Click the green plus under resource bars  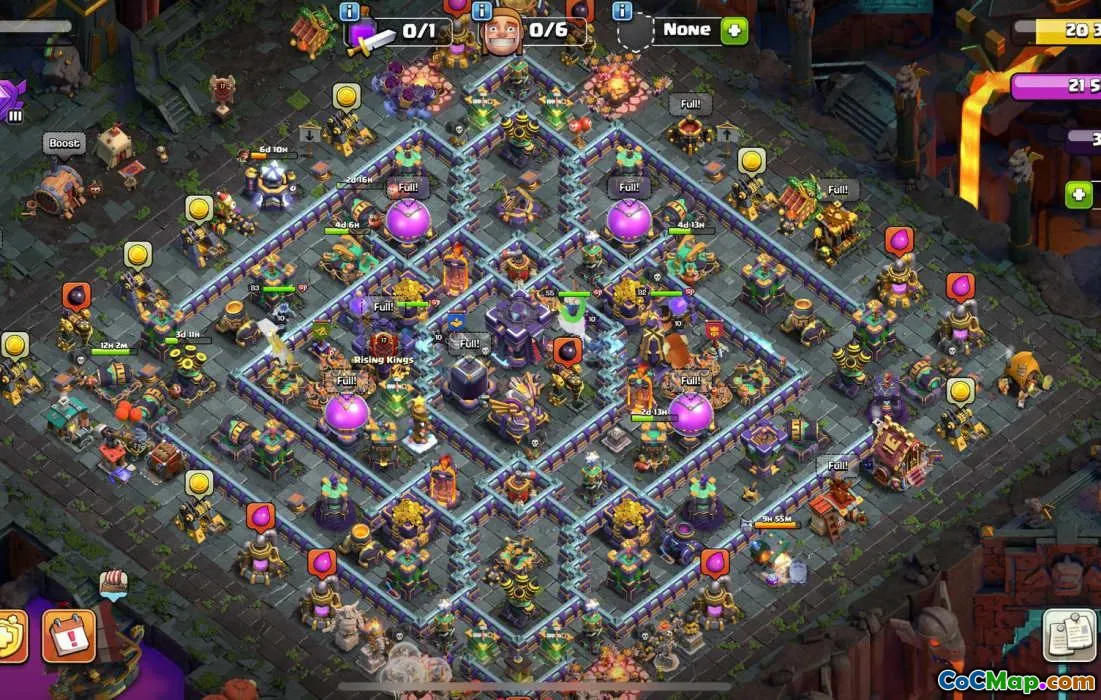[x=1078, y=194]
